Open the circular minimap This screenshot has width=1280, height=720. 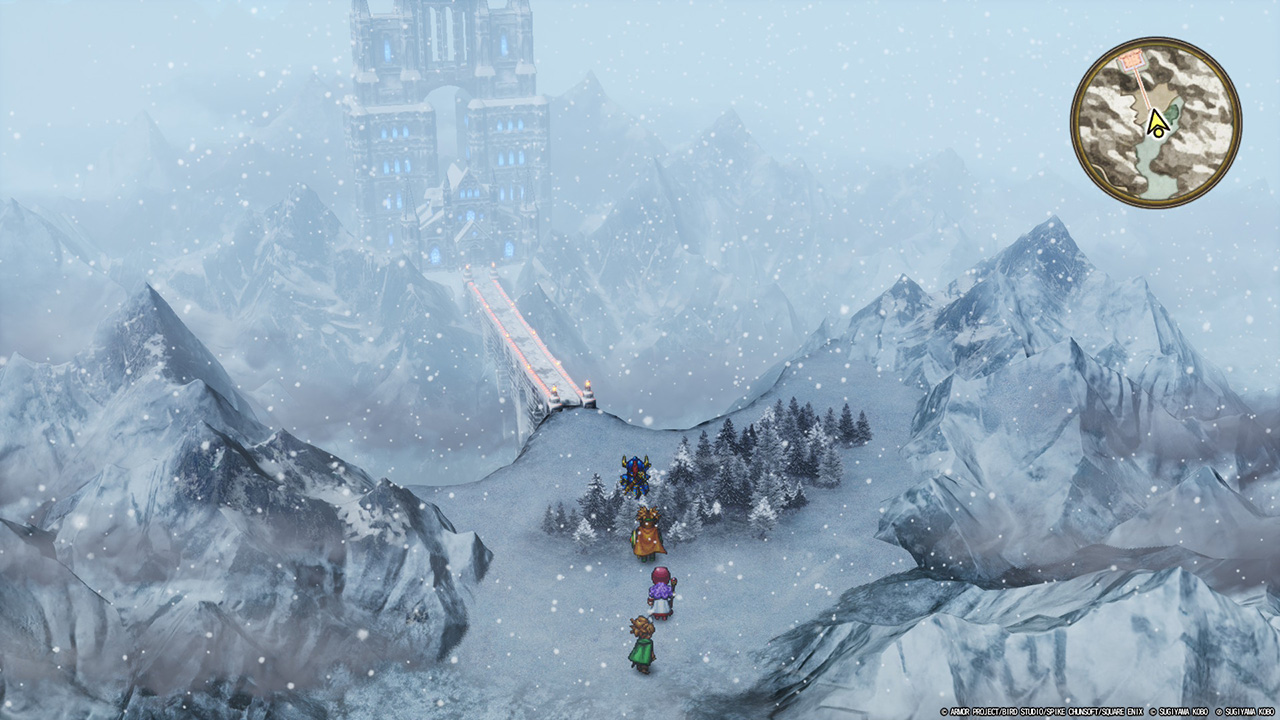tap(1156, 123)
